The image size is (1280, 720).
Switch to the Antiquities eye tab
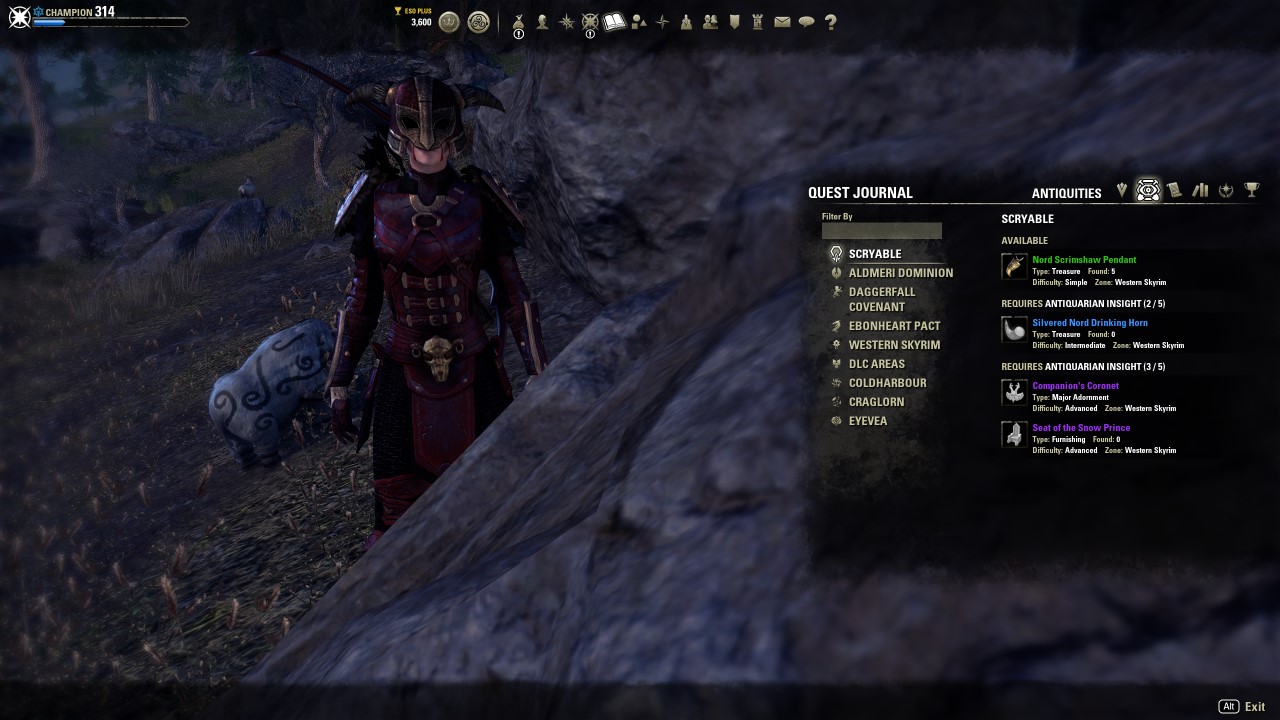tap(1147, 190)
